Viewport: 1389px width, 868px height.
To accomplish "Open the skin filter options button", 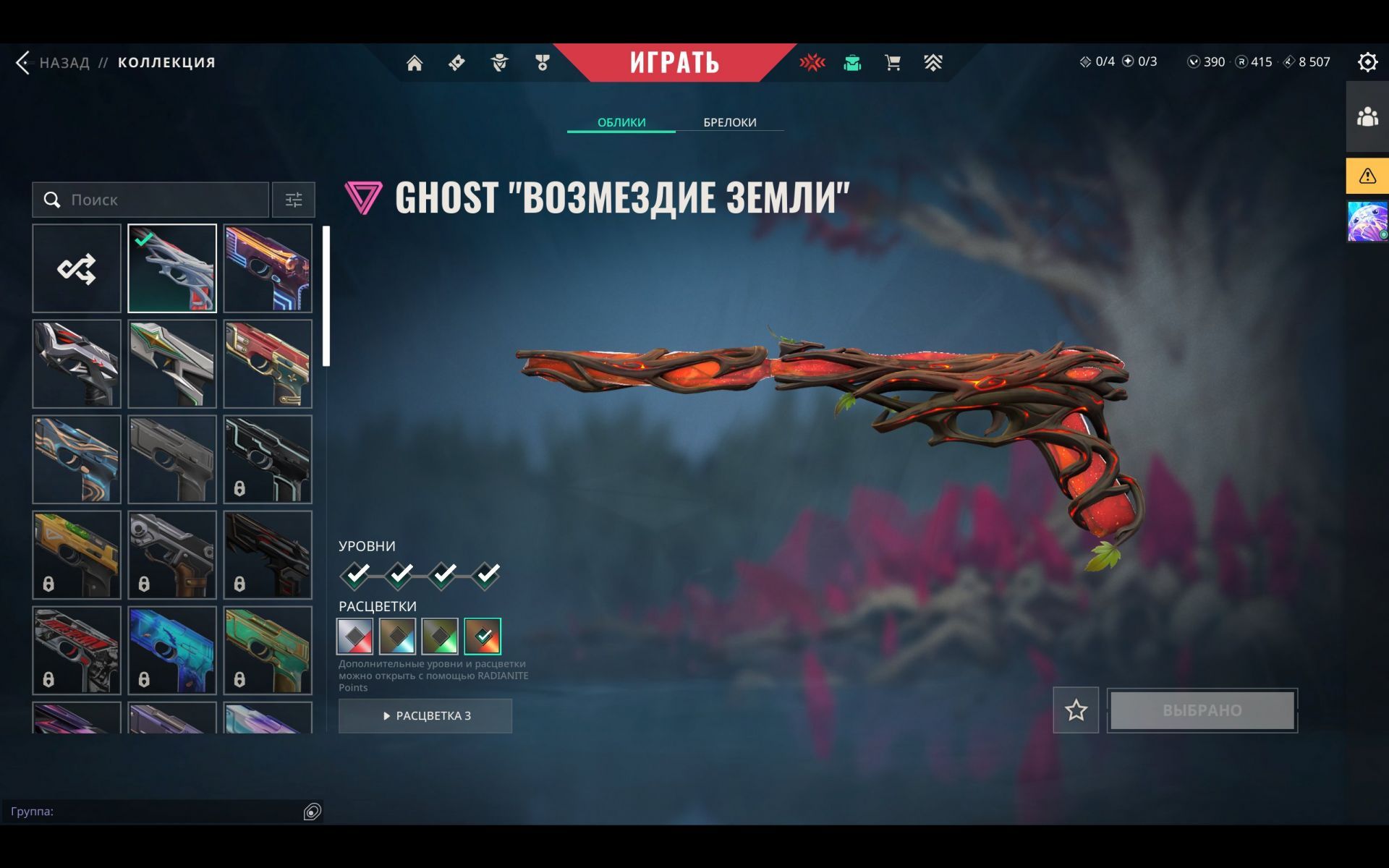I will pyautogui.click(x=294, y=200).
